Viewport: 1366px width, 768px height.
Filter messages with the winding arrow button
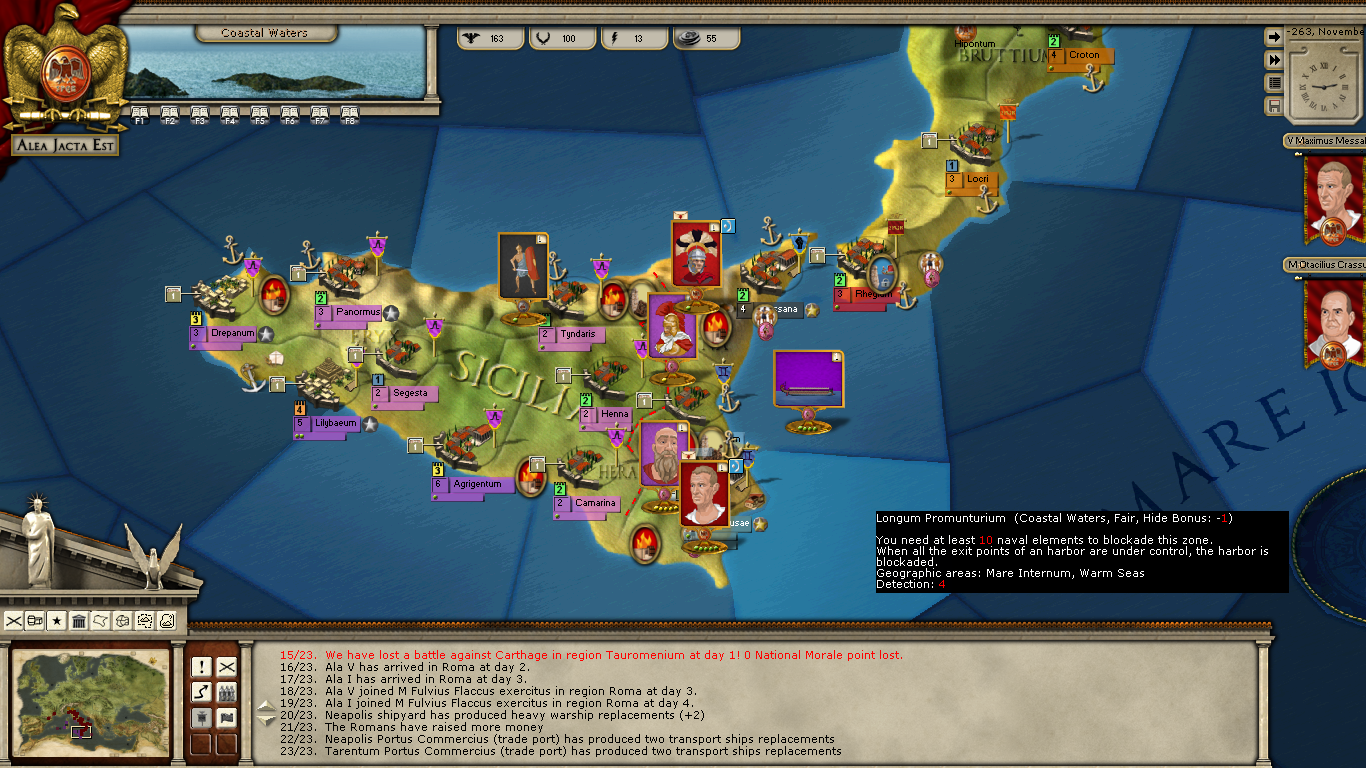(201, 692)
